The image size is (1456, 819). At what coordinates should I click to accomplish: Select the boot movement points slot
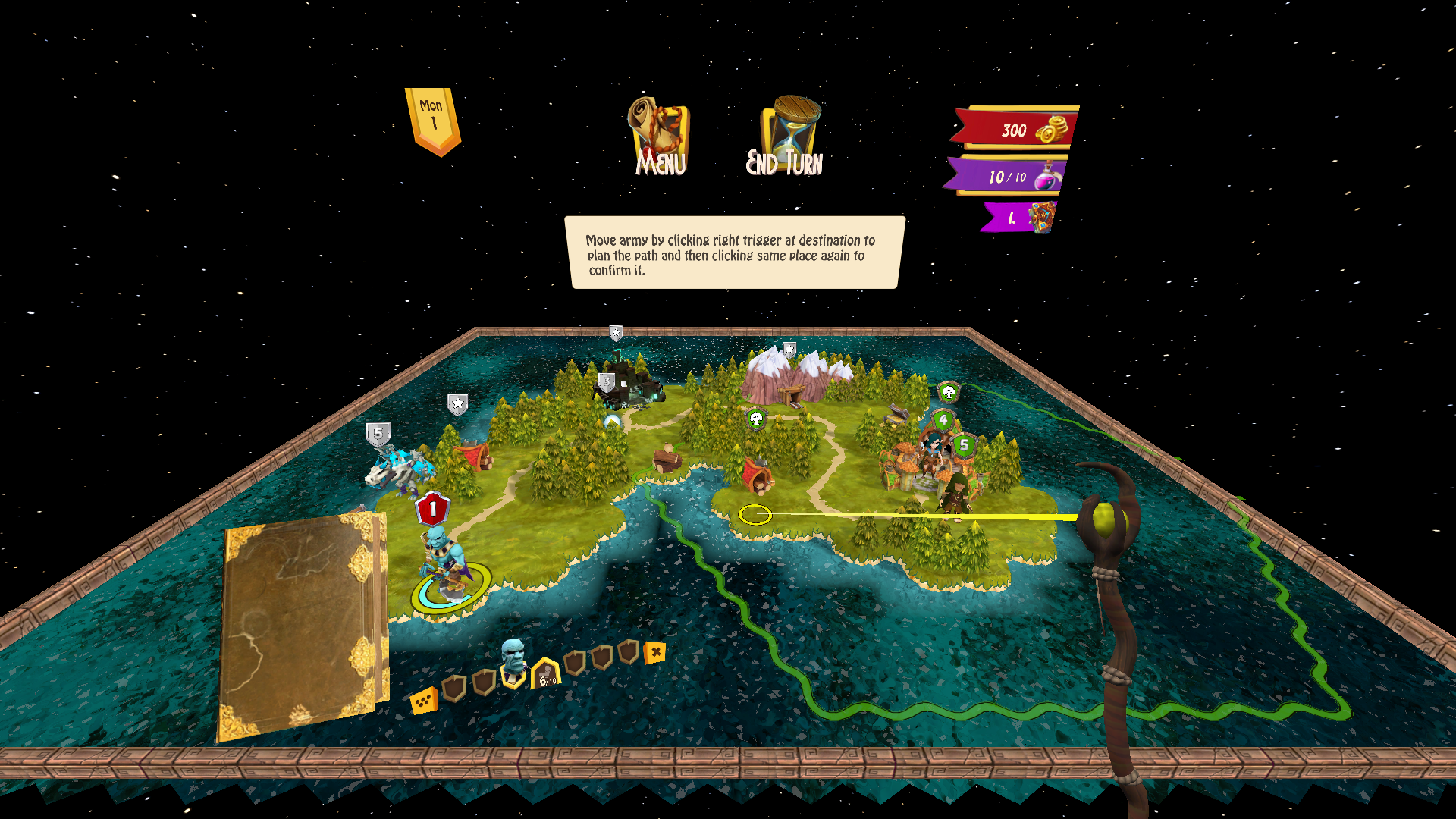click(x=546, y=674)
